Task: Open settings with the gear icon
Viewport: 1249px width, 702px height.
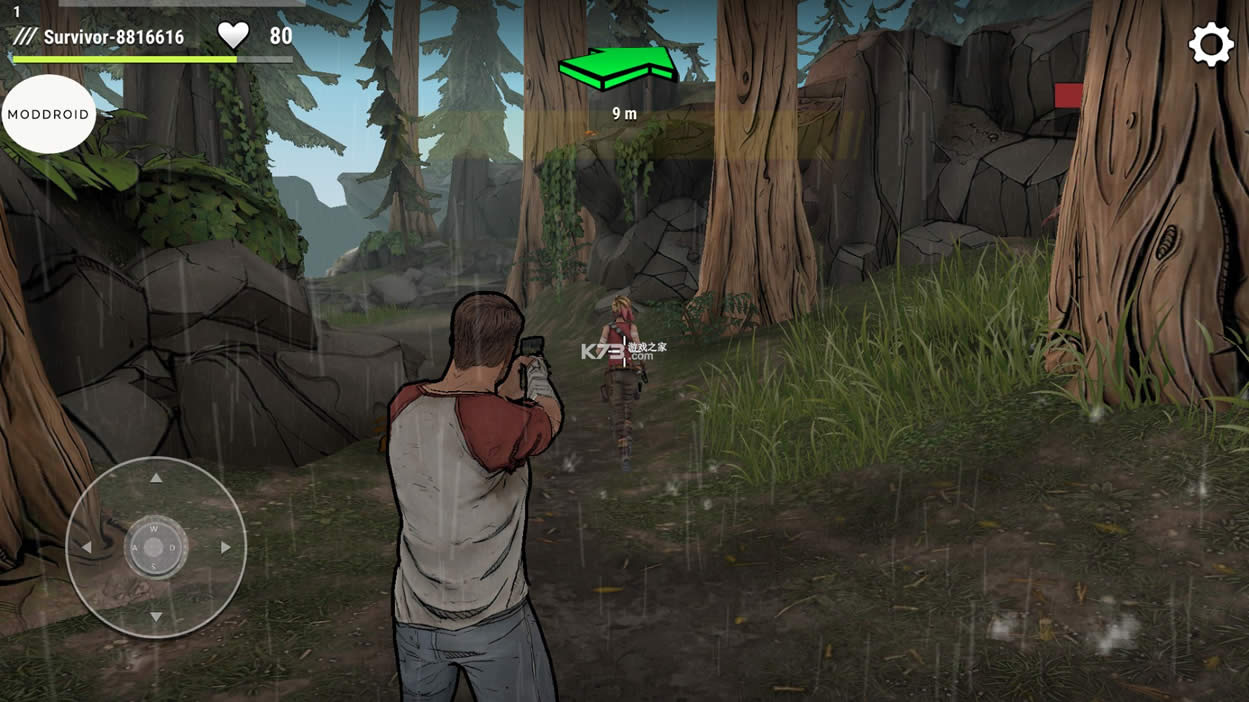Action: 1210,45
